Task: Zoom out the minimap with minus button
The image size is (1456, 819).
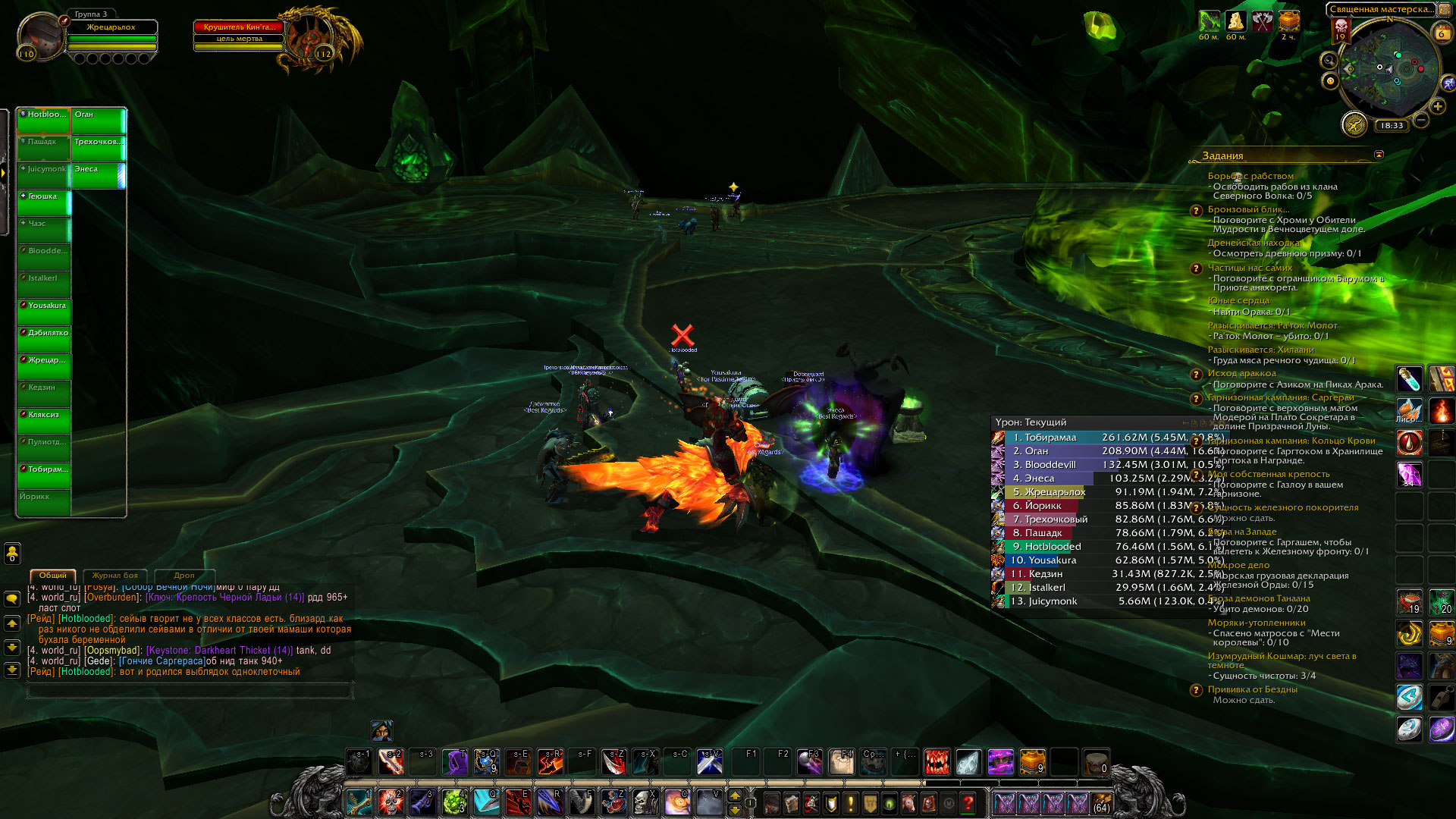Action: point(1421,120)
